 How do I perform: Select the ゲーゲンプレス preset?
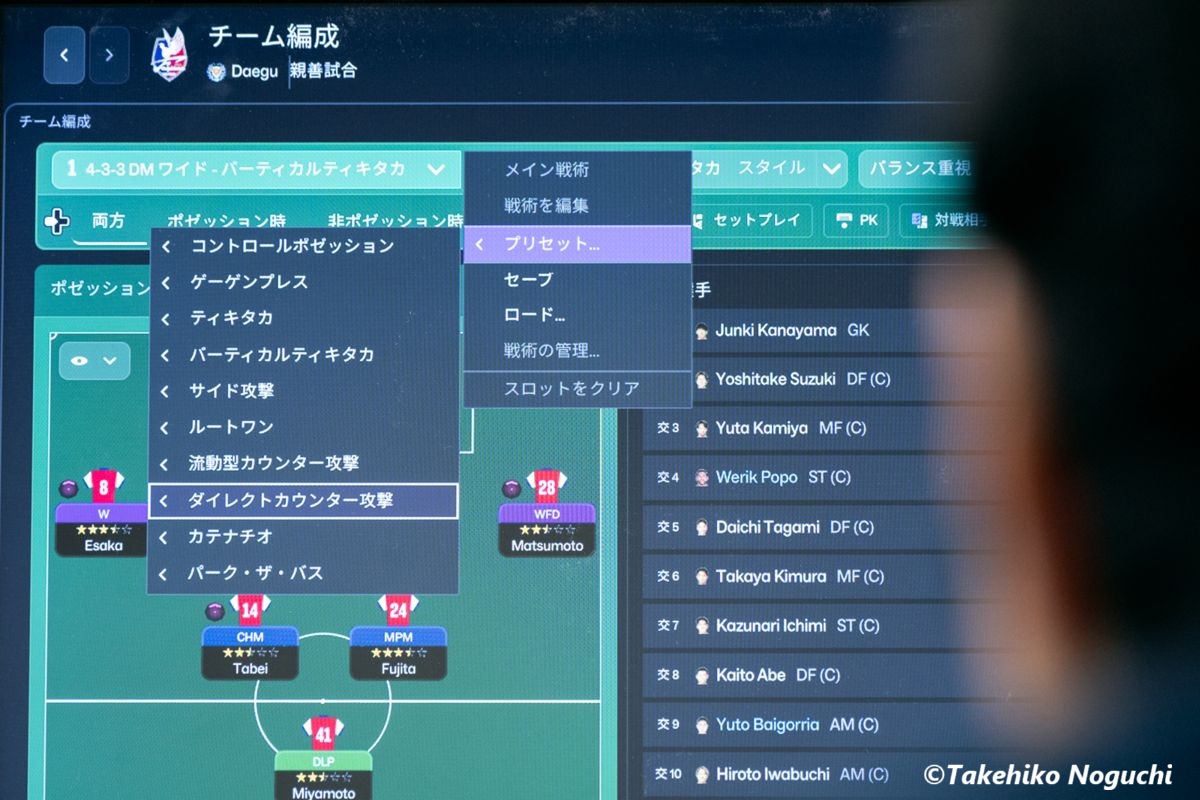249,282
